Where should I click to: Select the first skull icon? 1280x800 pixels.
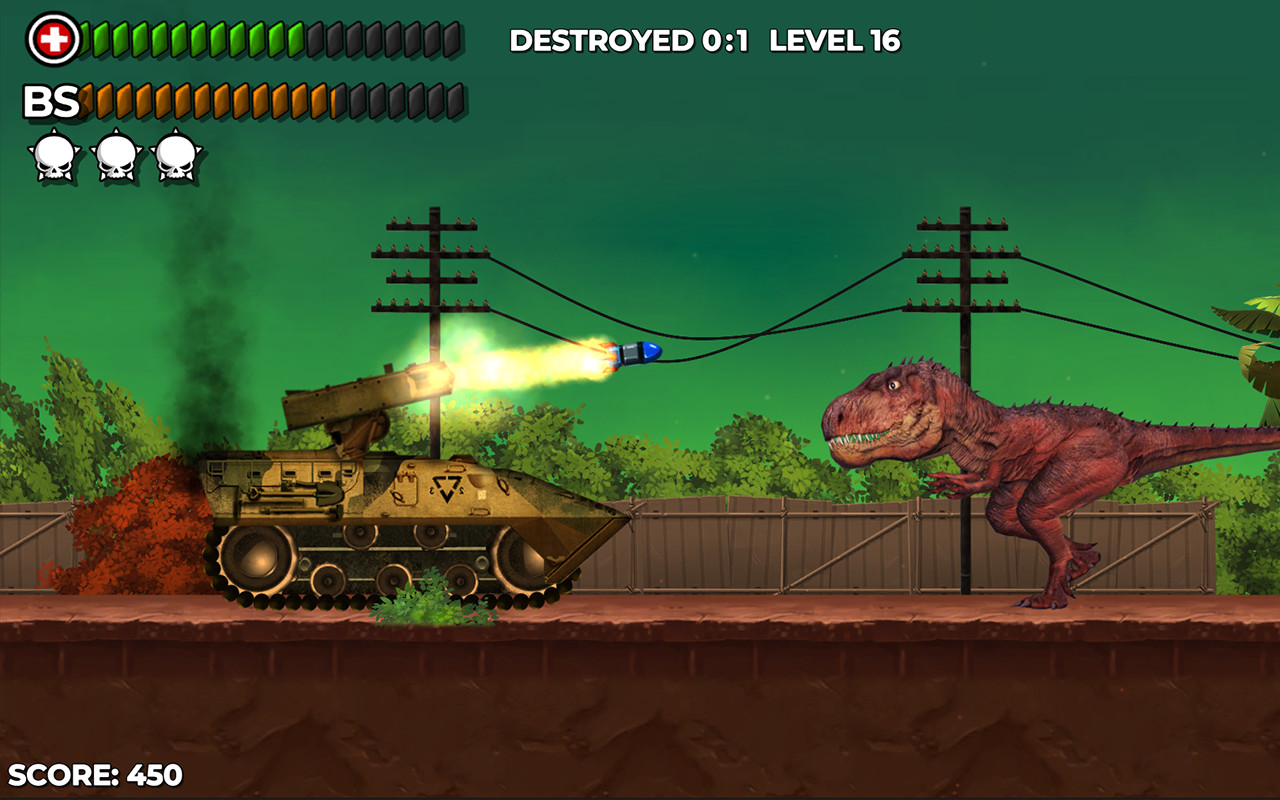click(55, 153)
